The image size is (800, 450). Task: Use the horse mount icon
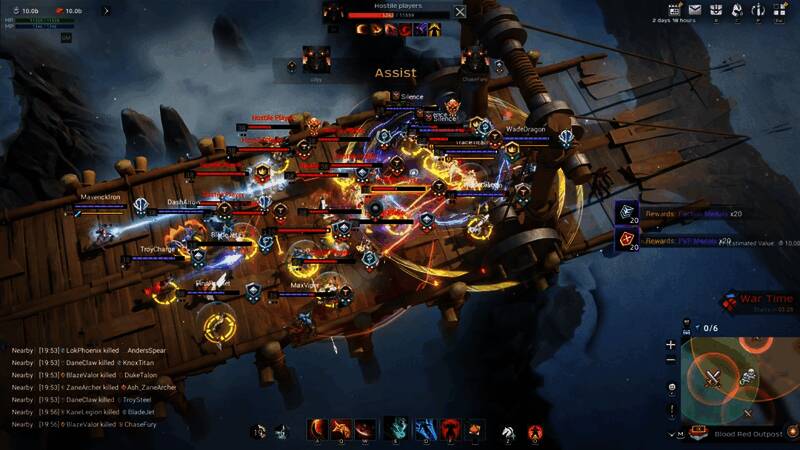[x=509, y=430]
